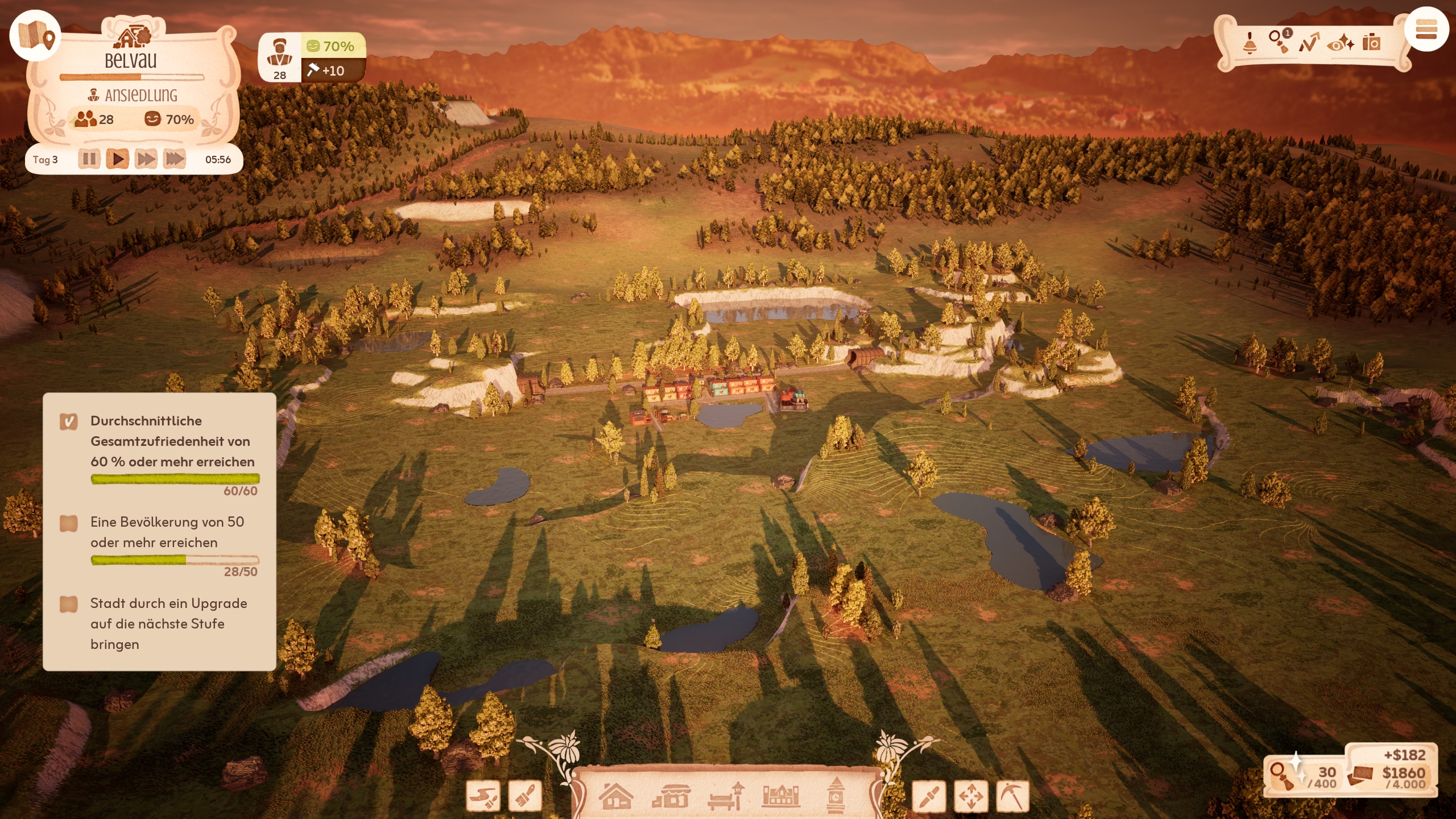Activate the camera photo mode
The image size is (1456, 819).
coord(1371,43)
